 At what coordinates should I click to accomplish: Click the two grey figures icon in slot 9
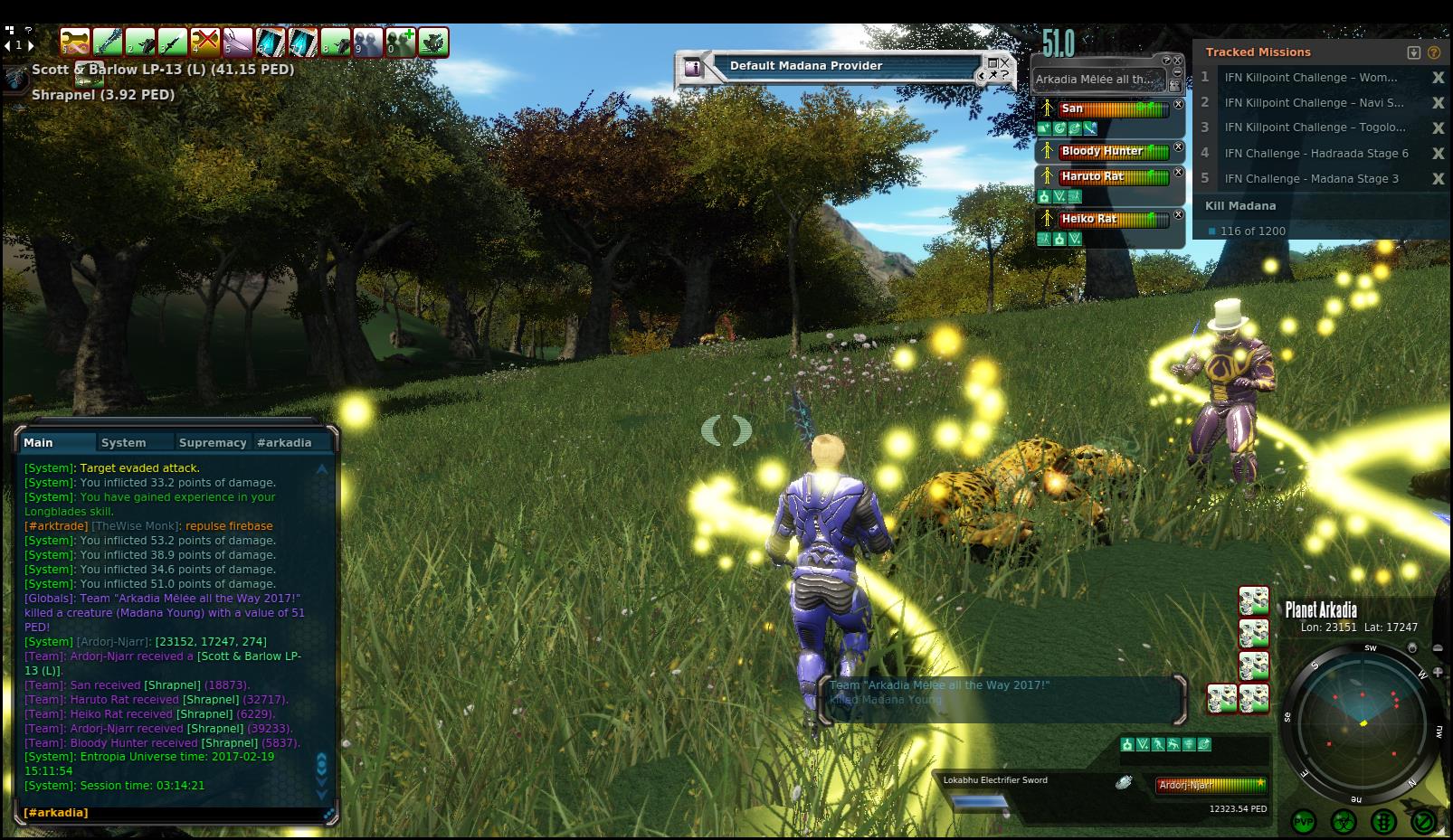(368, 42)
